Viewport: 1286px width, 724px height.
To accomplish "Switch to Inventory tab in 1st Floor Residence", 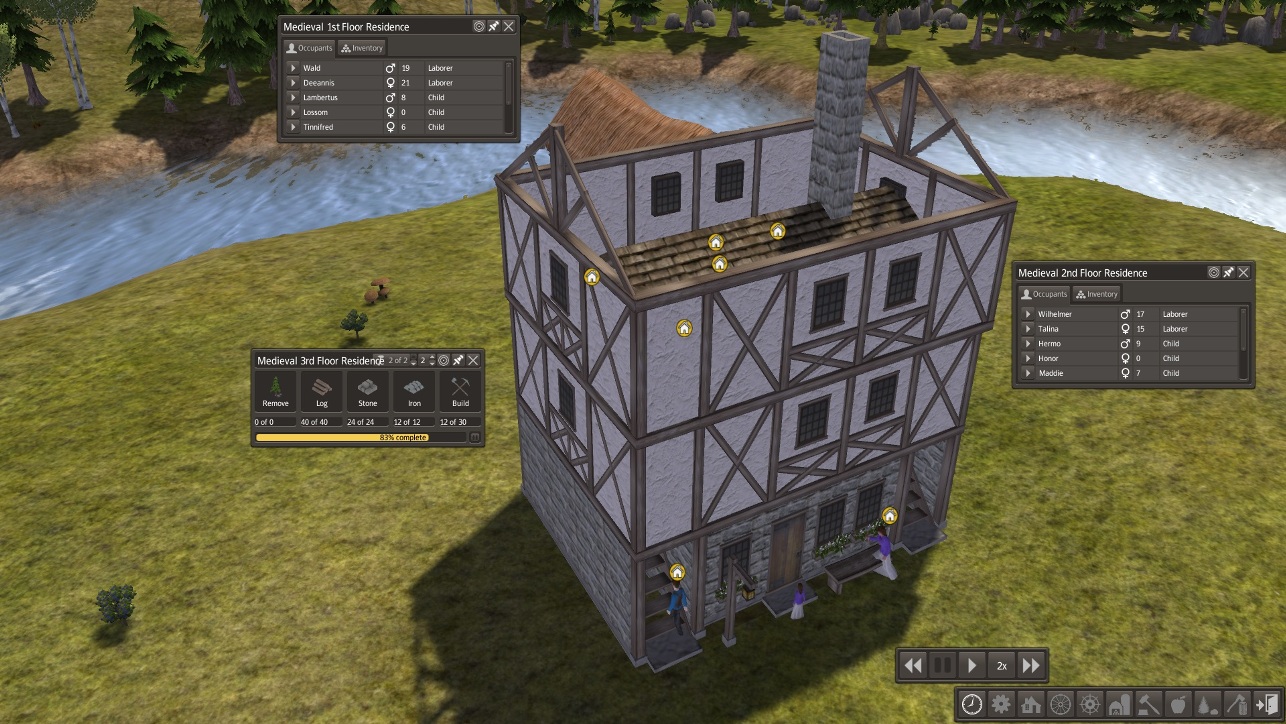I will click(361, 47).
